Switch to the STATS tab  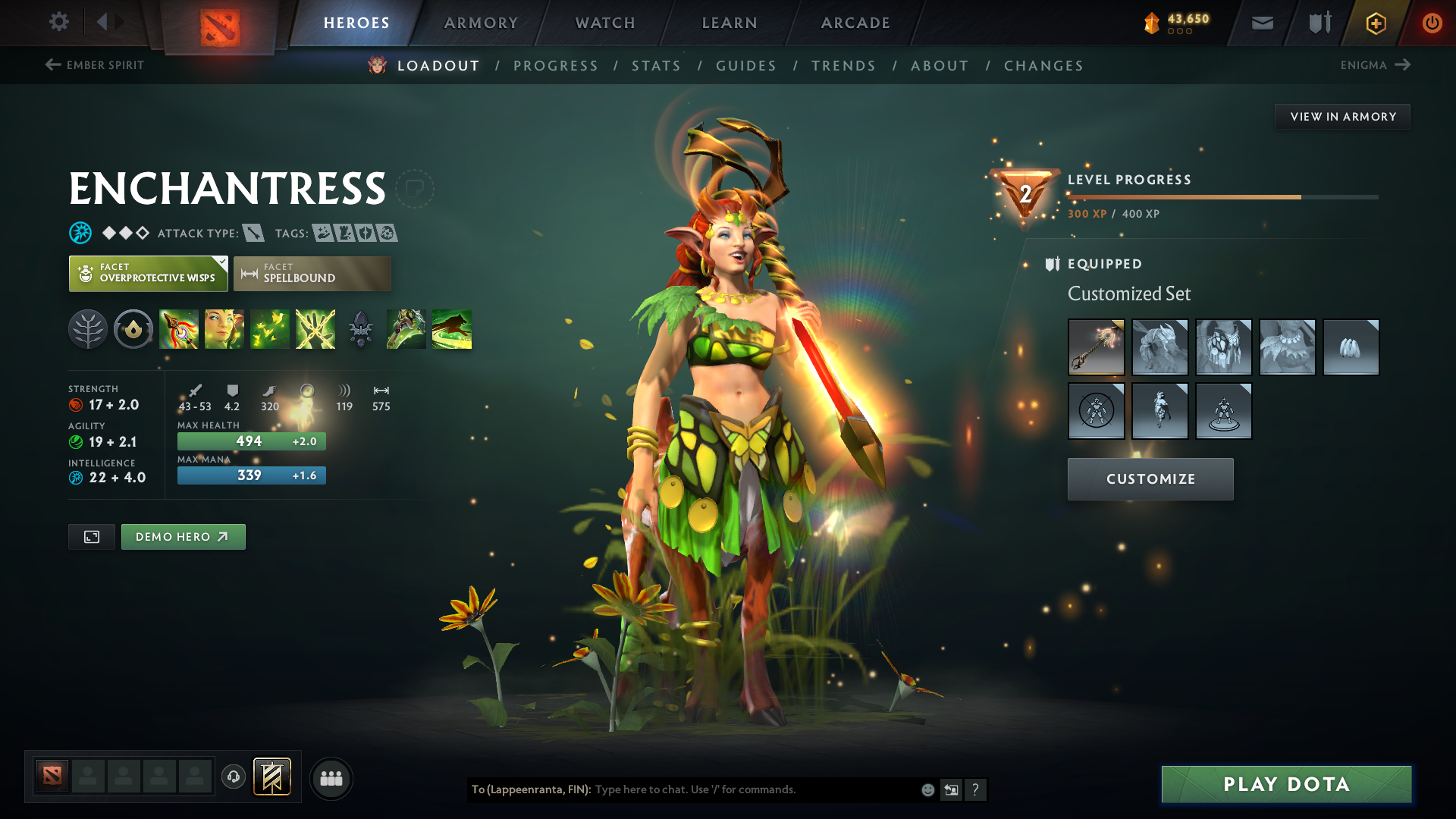tap(656, 66)
